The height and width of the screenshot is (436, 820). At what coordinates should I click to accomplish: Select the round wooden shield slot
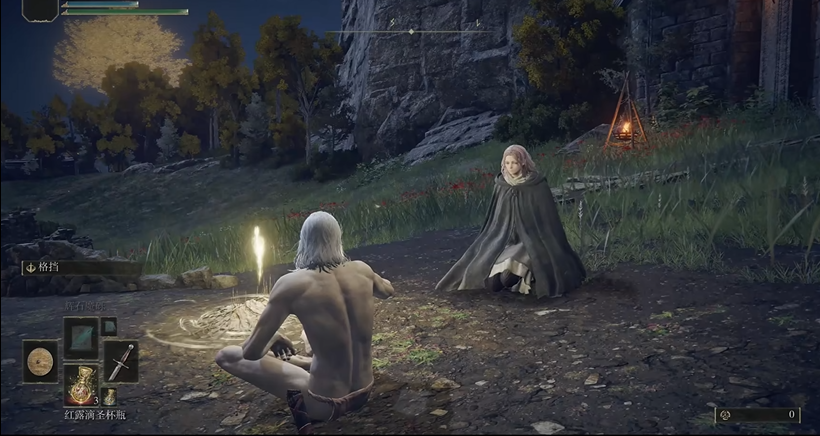tap(40, 361)
